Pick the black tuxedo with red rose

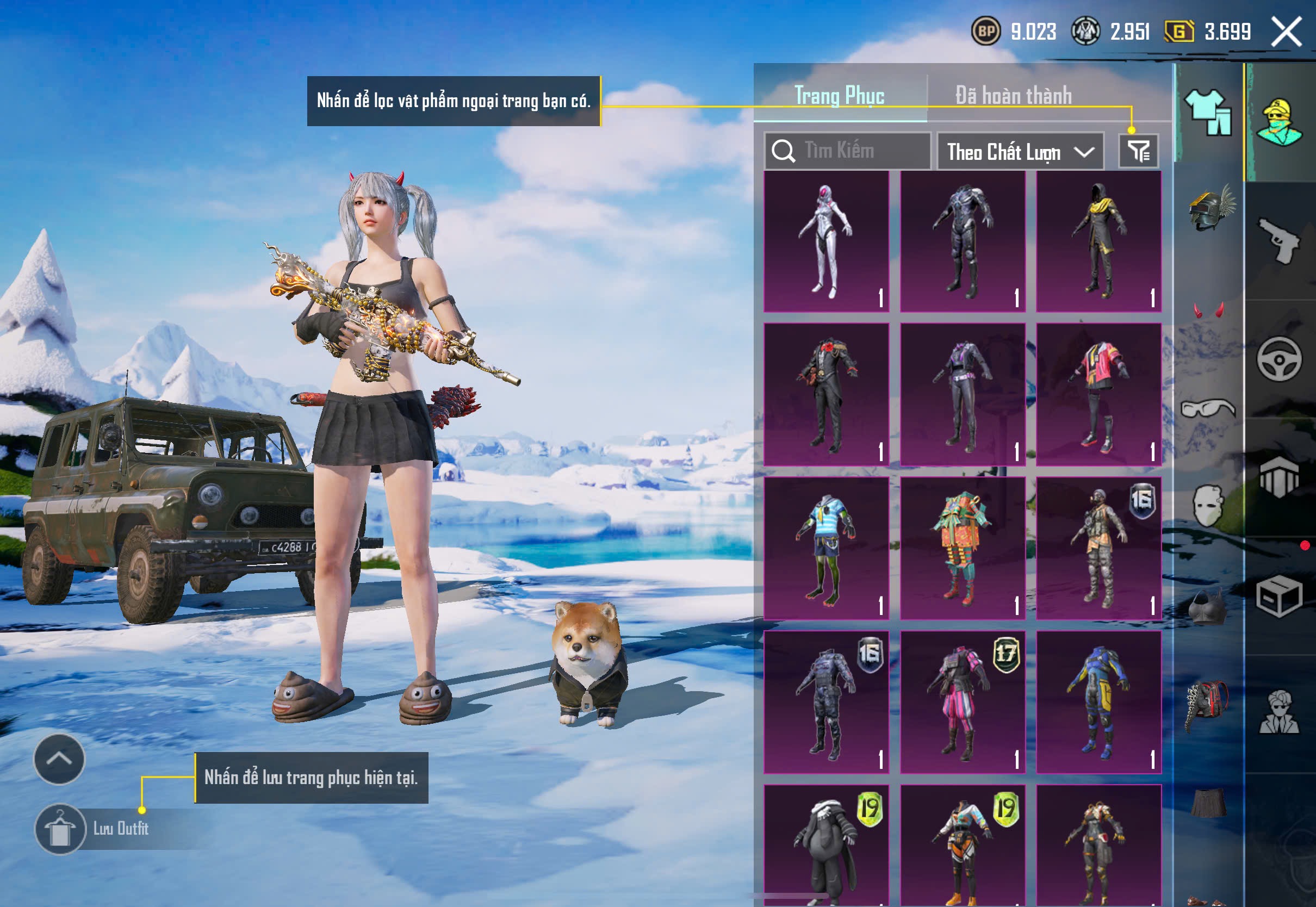[x=826, y=395]
